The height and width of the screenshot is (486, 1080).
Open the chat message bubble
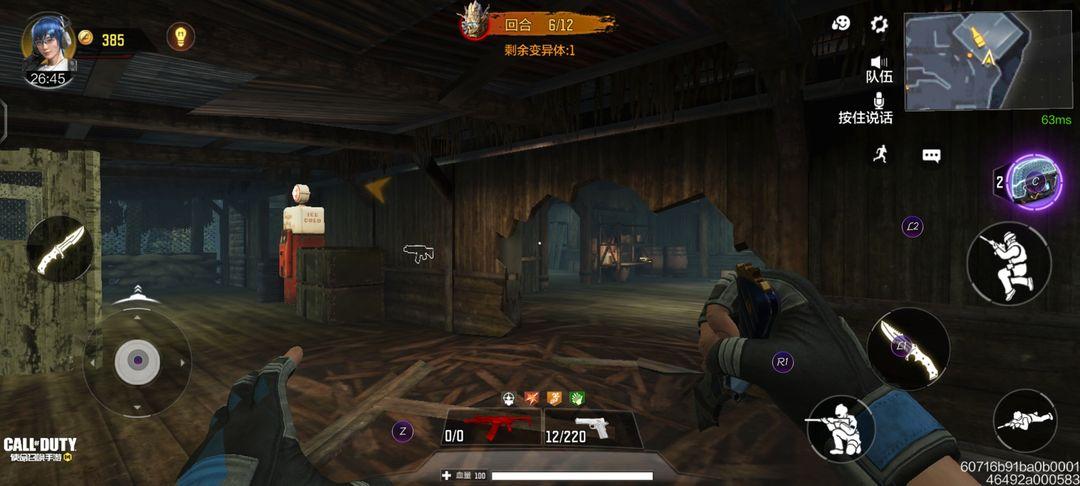931,156
